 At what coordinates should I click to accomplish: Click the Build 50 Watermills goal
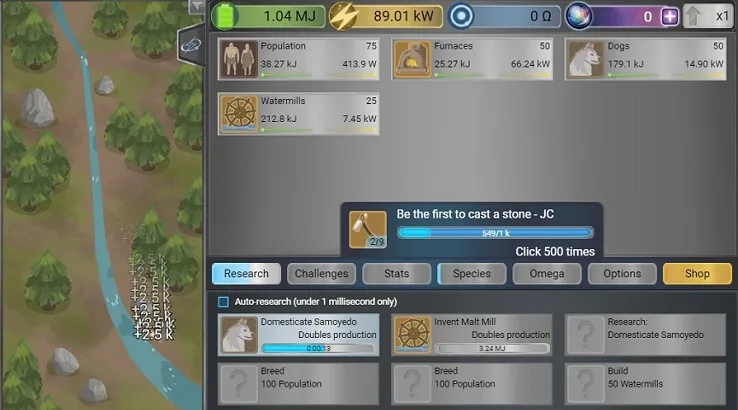point(646,383)
